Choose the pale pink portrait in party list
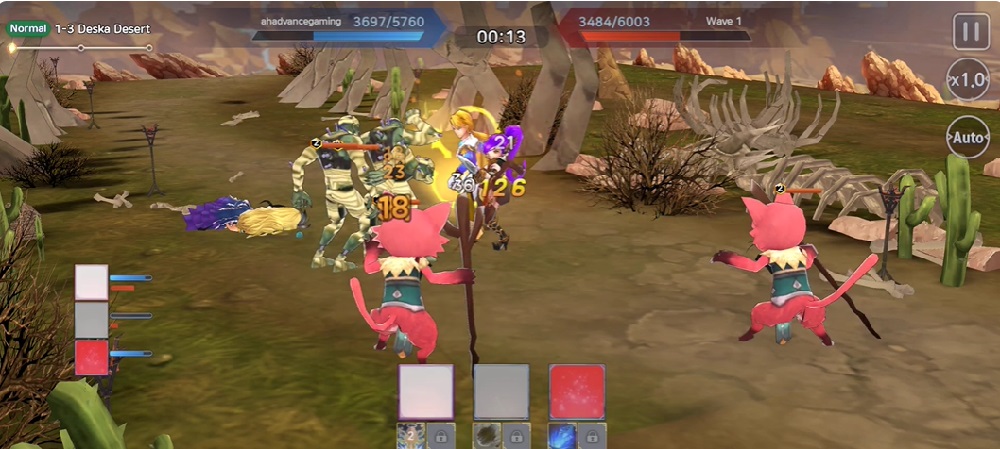This screenshot has height=449, width=1000. point(92,282)
